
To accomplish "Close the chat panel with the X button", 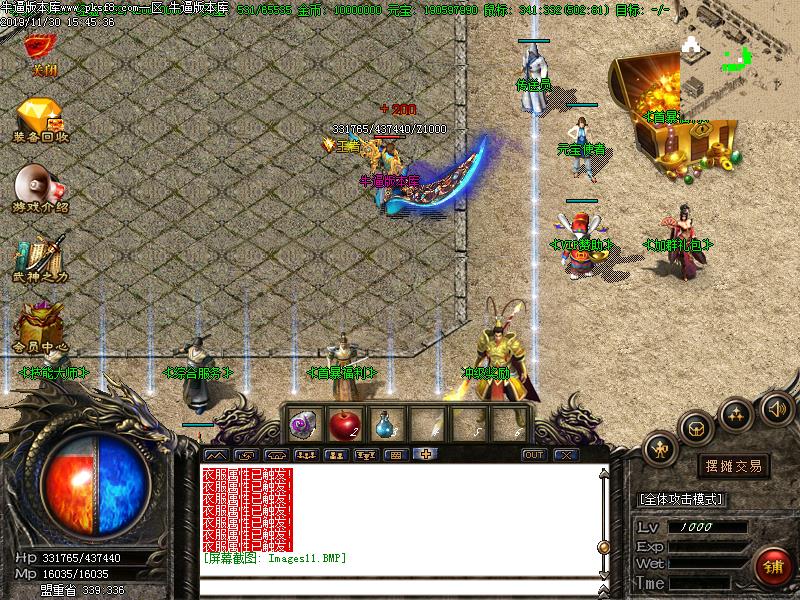I will tap(566, 455).
